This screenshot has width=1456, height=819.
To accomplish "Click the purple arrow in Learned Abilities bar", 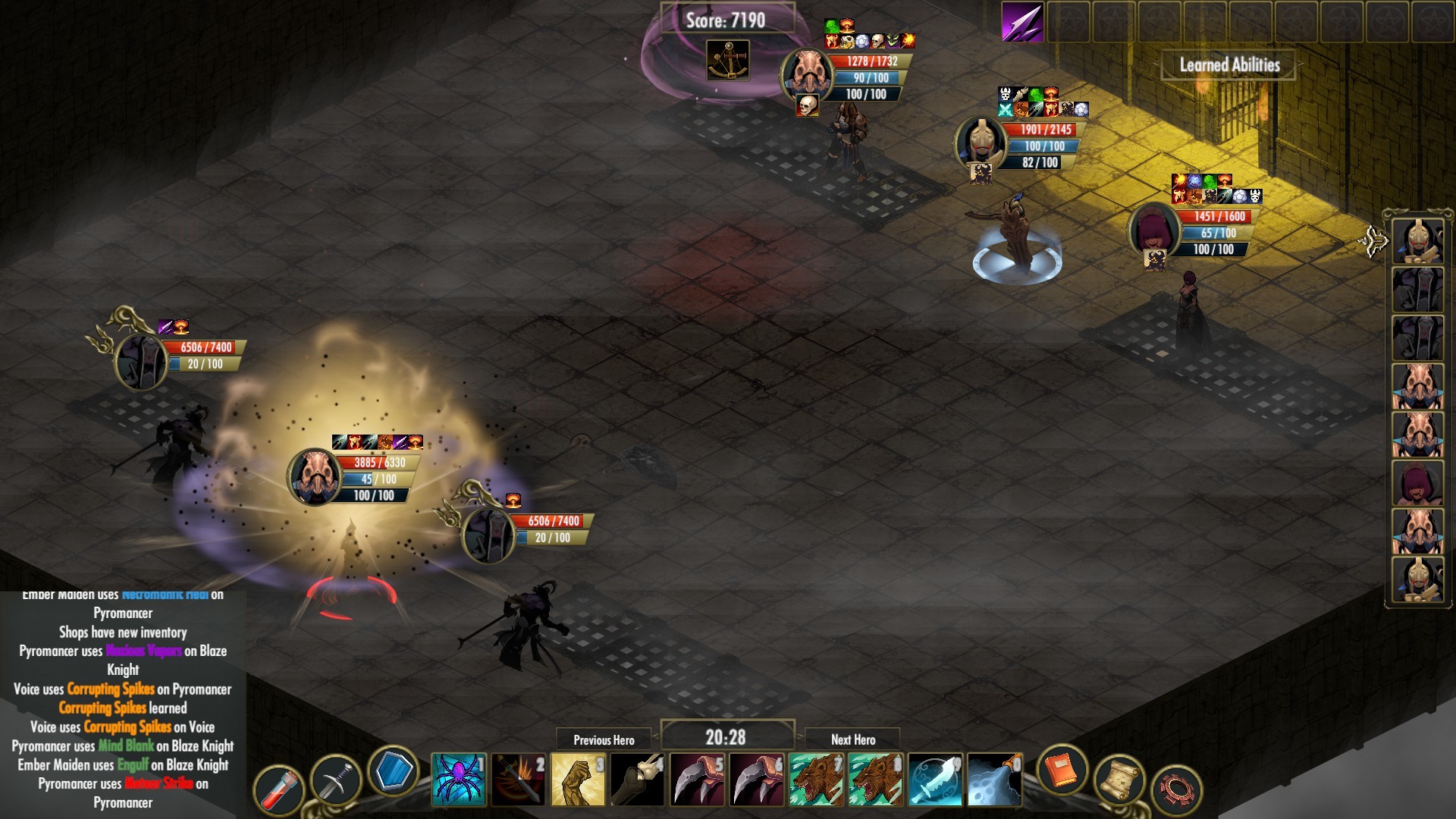I will [1022, 21].
